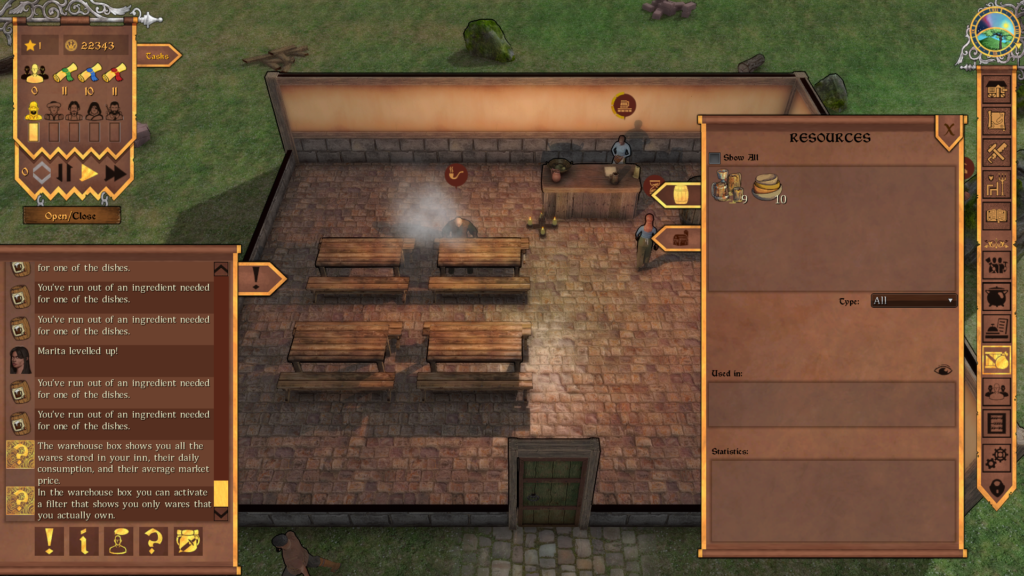Select the supplies crate resource
This screenshot has width=1024, height=576.
pos(728,187)
